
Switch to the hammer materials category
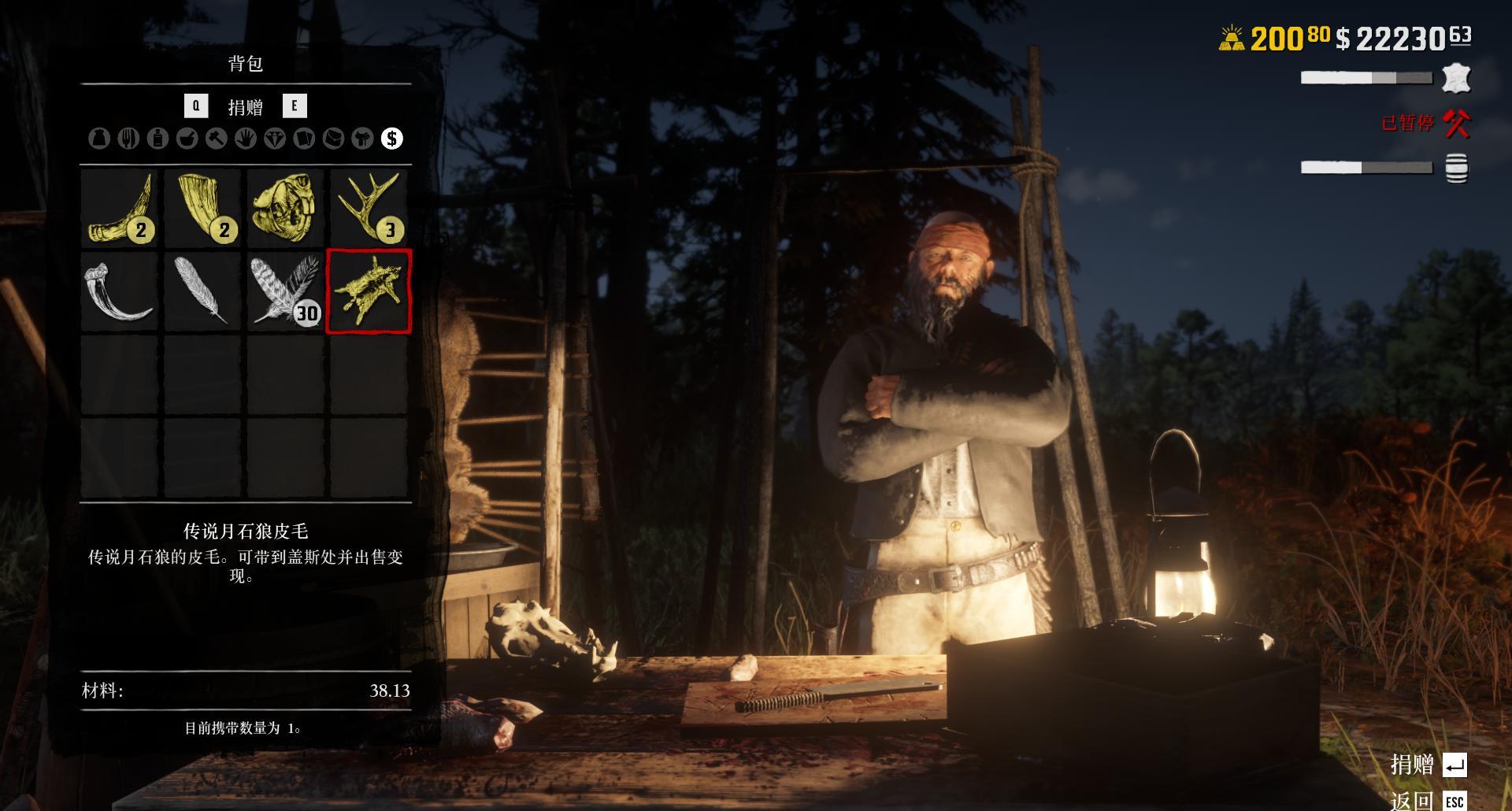tap(216, 139)
